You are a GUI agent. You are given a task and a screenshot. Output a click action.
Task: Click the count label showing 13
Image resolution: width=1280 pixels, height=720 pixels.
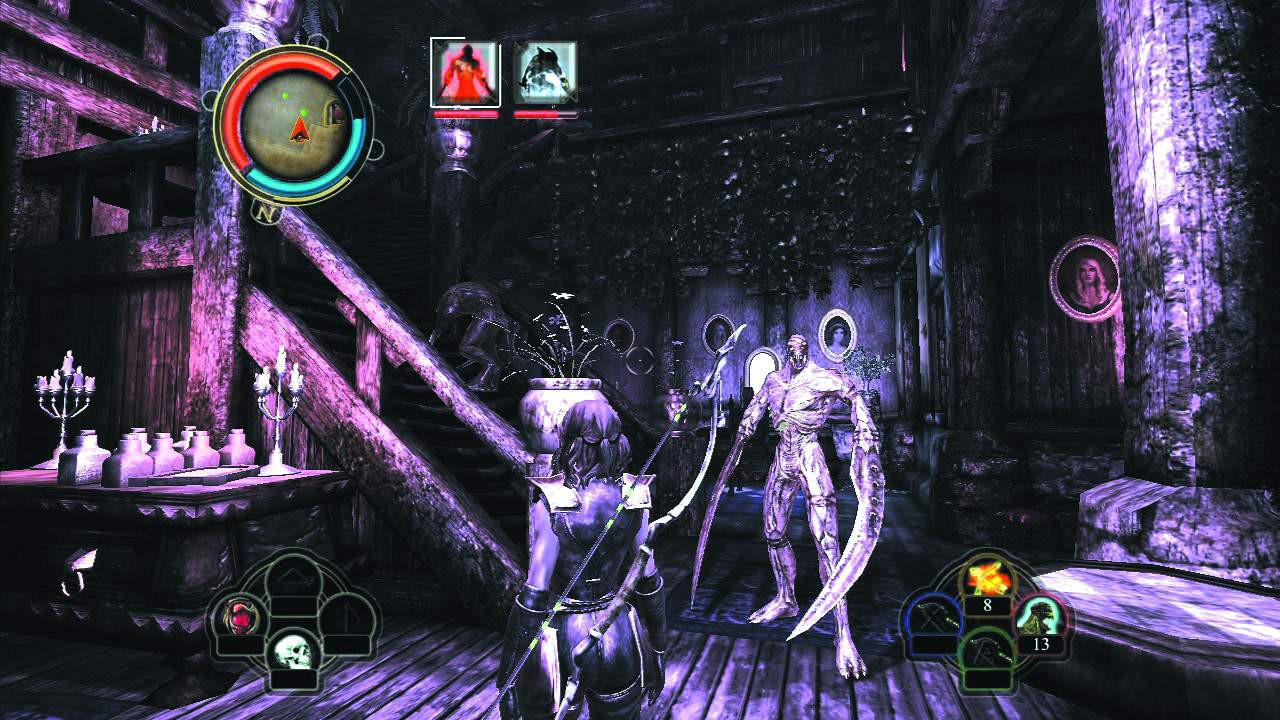pyautogui.click(x=1043, y=645)
